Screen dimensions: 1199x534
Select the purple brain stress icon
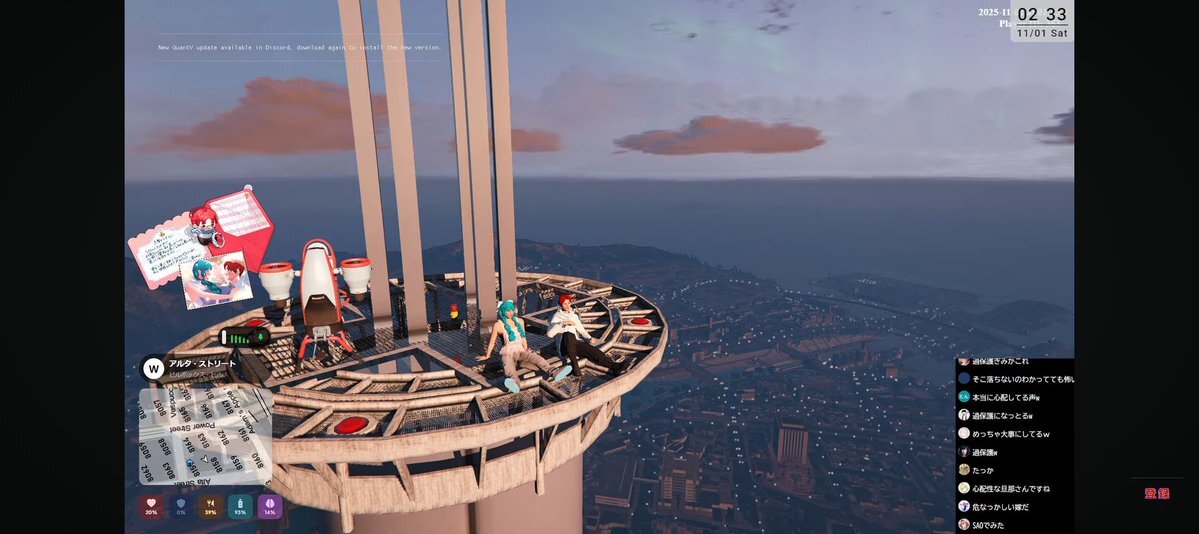tap(270, 506)
